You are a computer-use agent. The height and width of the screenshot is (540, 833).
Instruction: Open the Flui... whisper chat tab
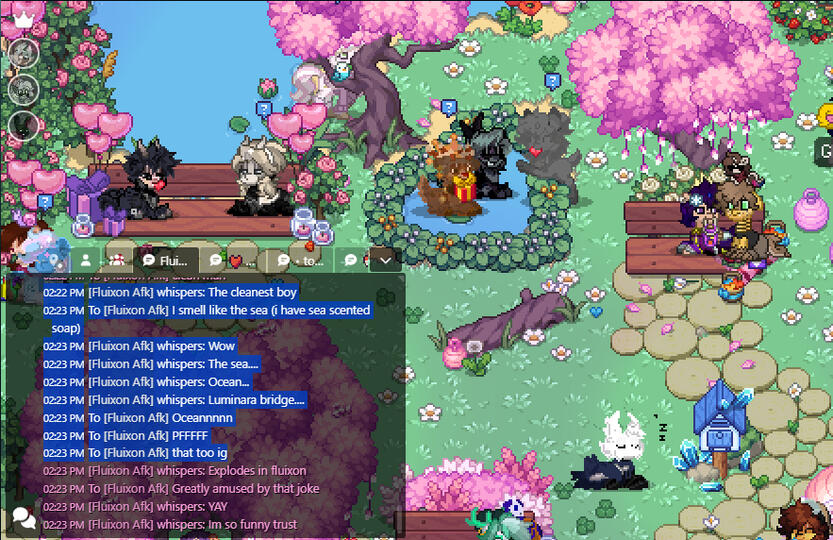[x=166, y=260]
